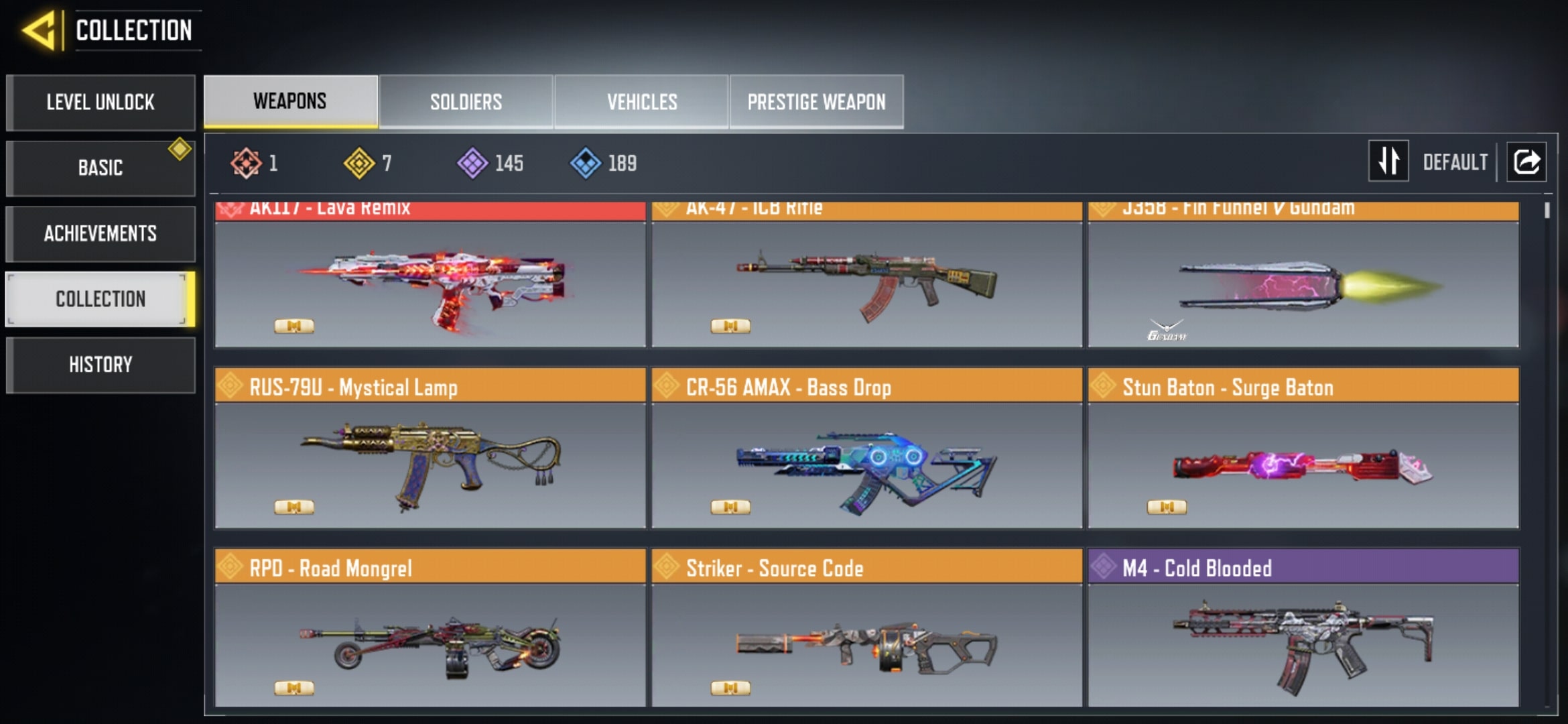Click the share arrow icon
This screenshot has height=724, width=1568.
click(x=1526, y=162)
